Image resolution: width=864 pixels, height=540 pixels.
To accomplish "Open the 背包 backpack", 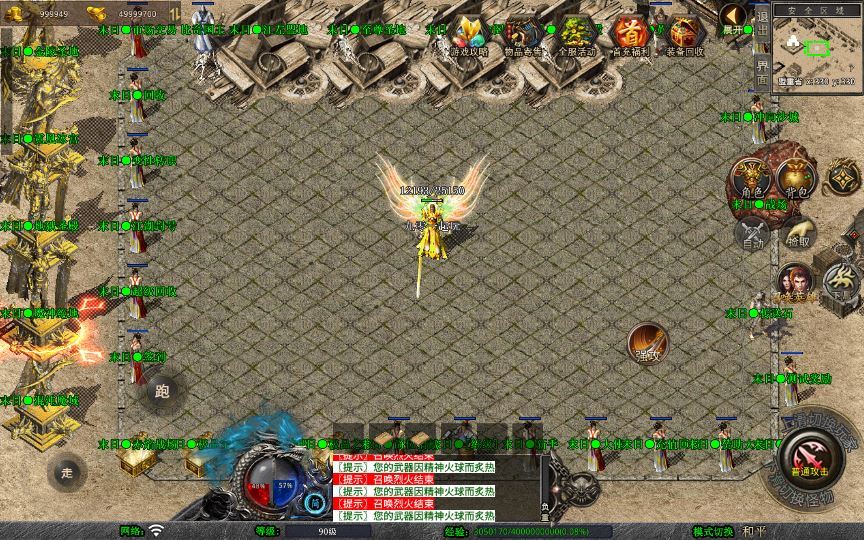I will point(797,178).
